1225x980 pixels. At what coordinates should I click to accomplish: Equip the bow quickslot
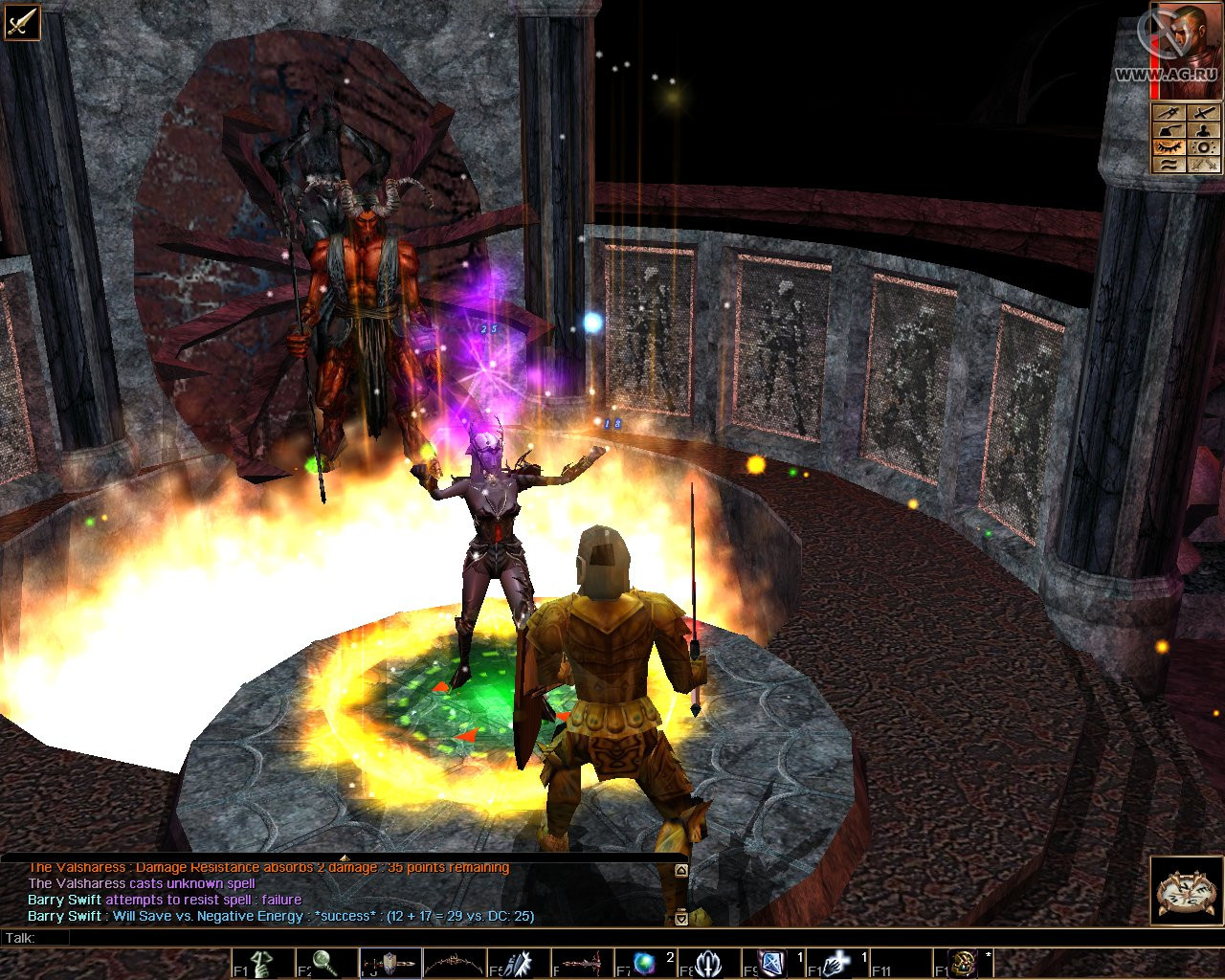[x=455, y=964]
